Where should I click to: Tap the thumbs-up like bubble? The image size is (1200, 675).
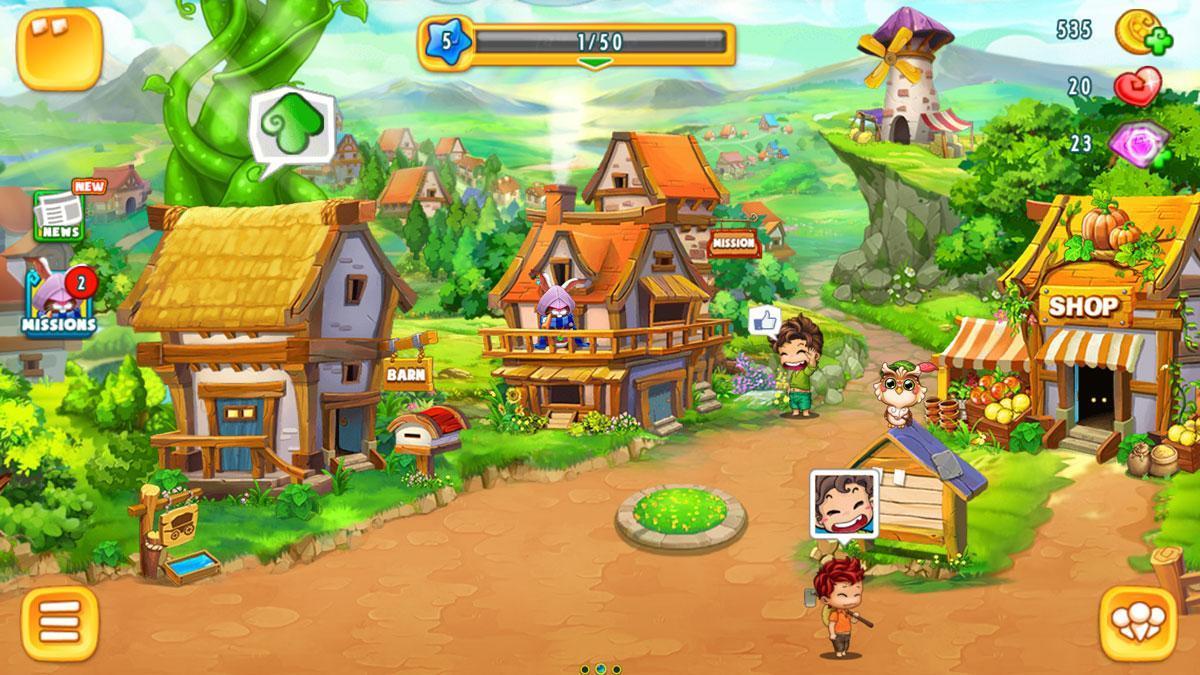[x=765, y=320]
